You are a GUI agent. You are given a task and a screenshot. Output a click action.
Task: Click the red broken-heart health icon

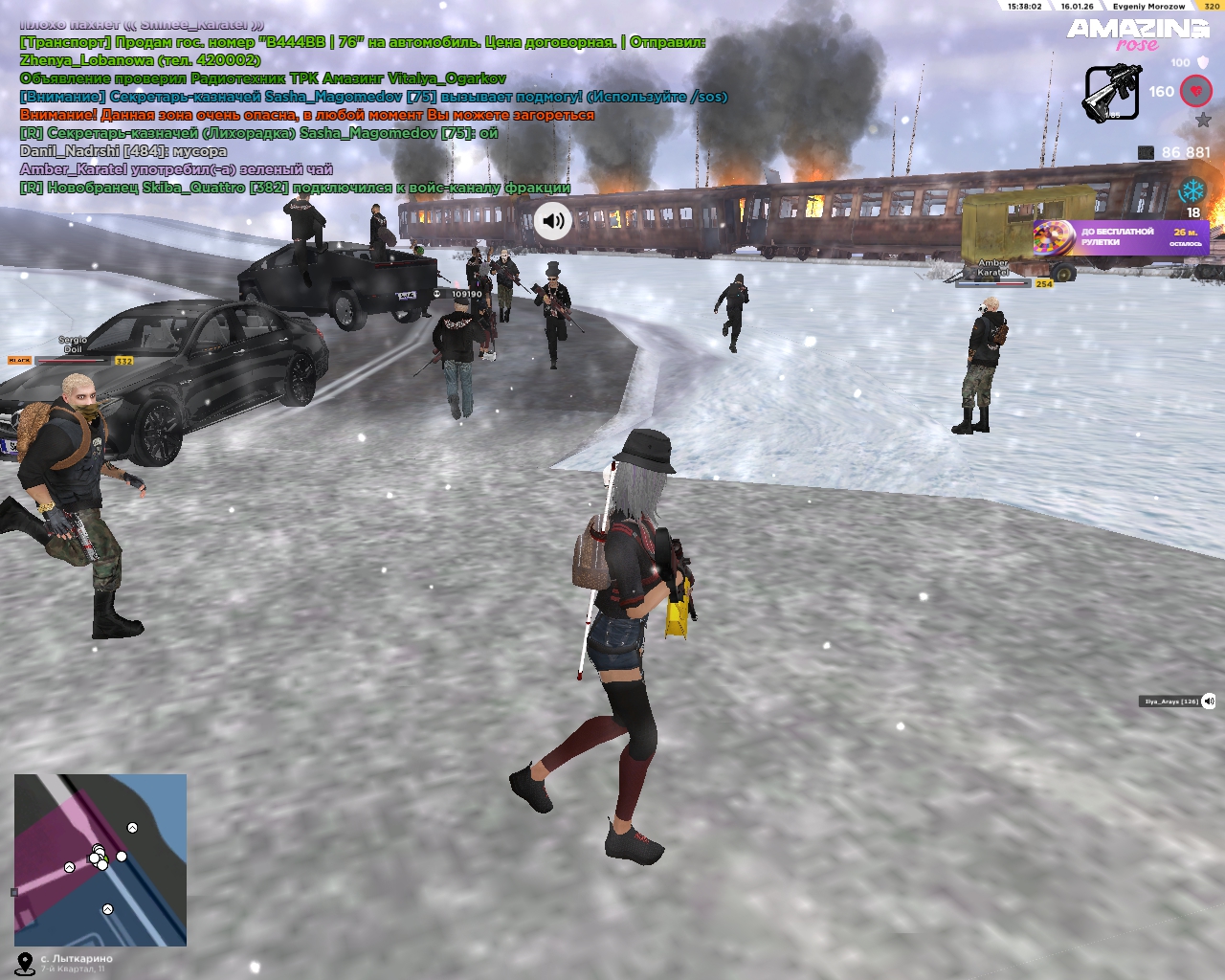click(1196, 92)
